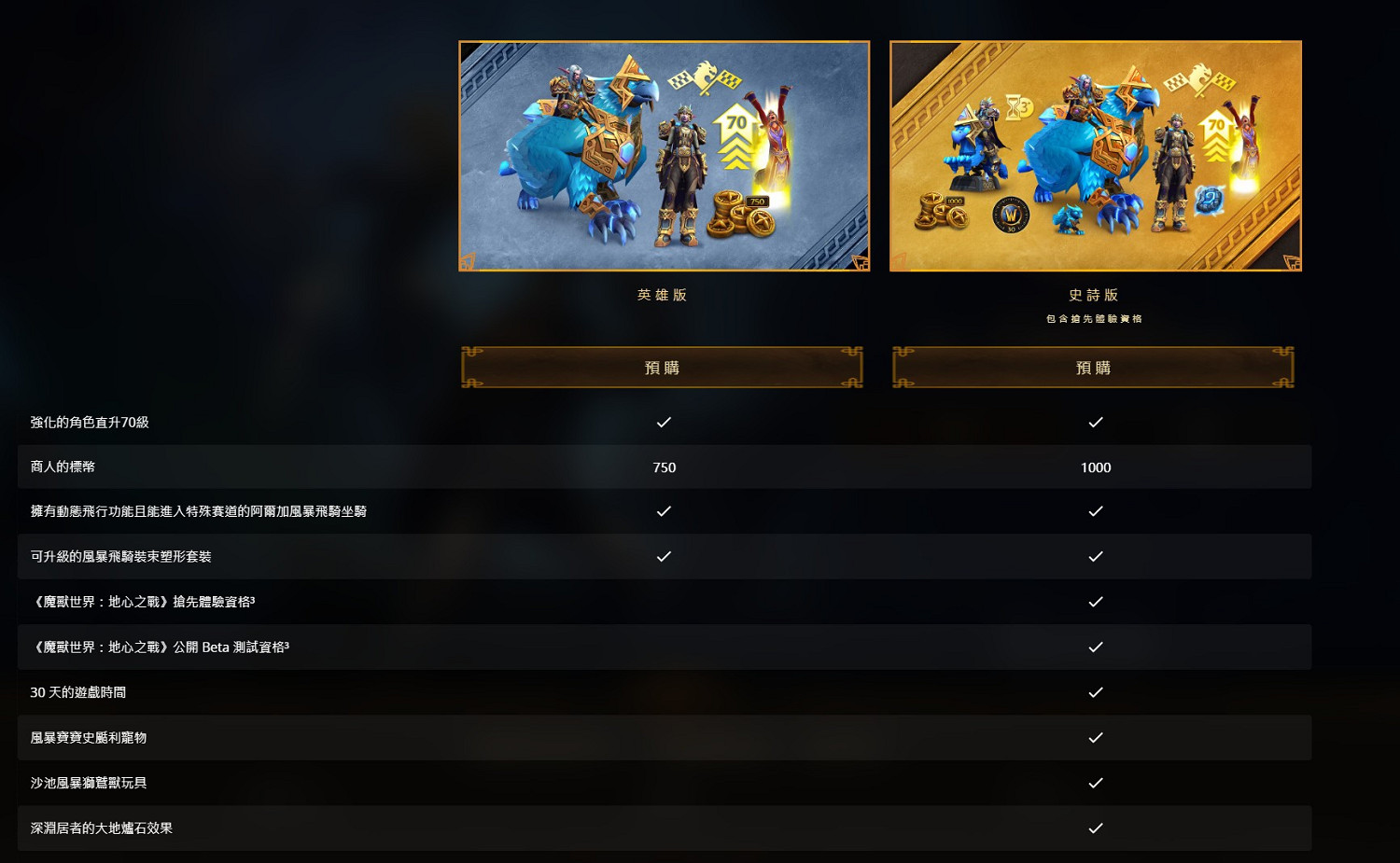This screenshot has height=863, width=1400.
Task: Click the checkmark for 30 天的遊戲時間
Action: pos(1096,692)
